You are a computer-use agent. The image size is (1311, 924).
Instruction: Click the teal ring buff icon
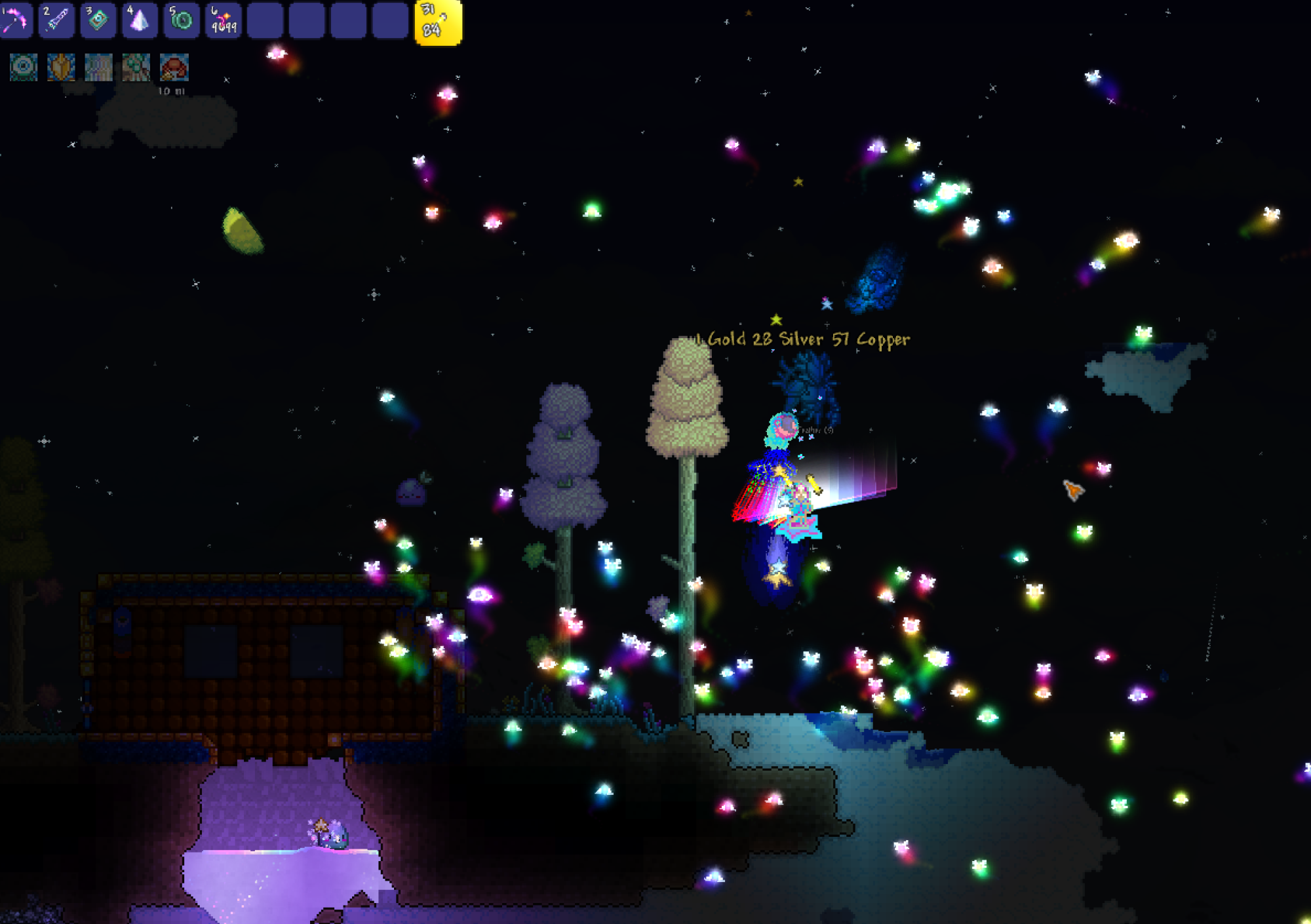[x=24, y=67]
